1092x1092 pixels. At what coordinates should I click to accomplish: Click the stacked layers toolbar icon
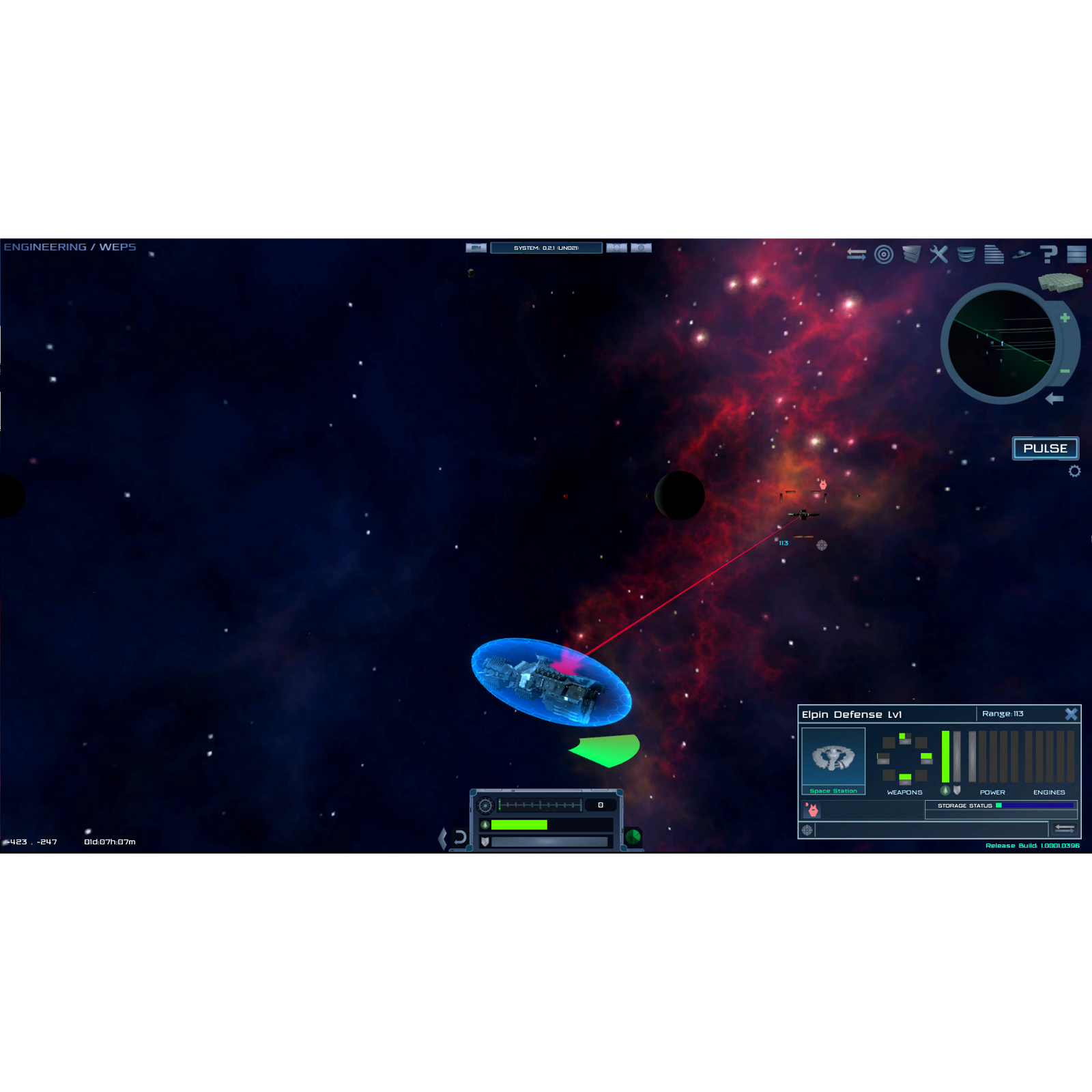tap(911, 255)
